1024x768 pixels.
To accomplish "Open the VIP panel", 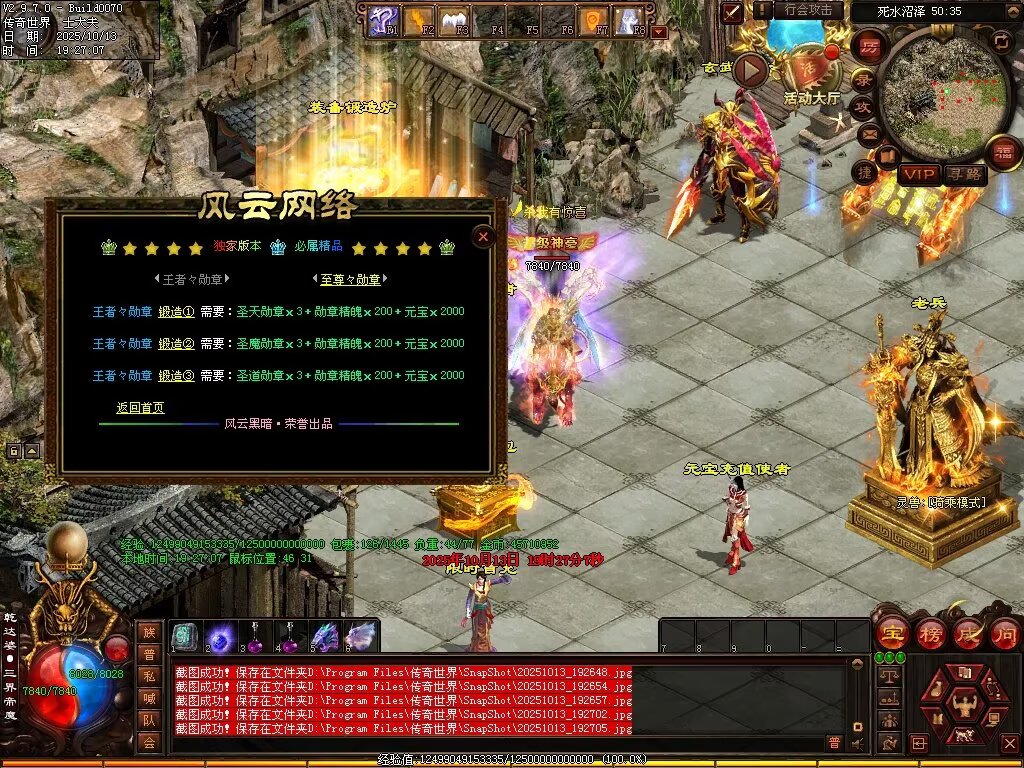I will coord(918,174).
